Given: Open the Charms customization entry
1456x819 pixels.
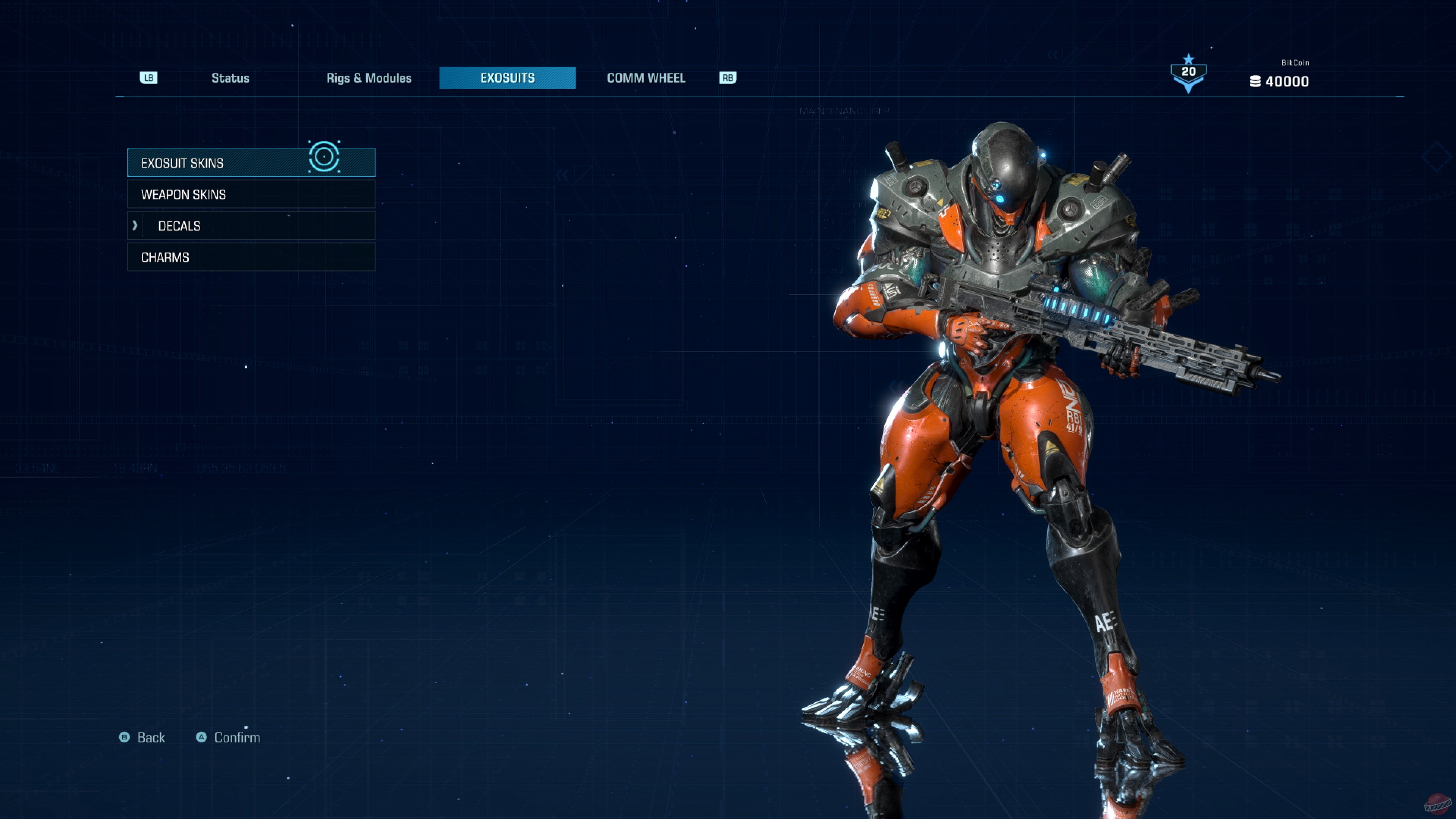Looking at the screenshot, I should coord(251,257).
